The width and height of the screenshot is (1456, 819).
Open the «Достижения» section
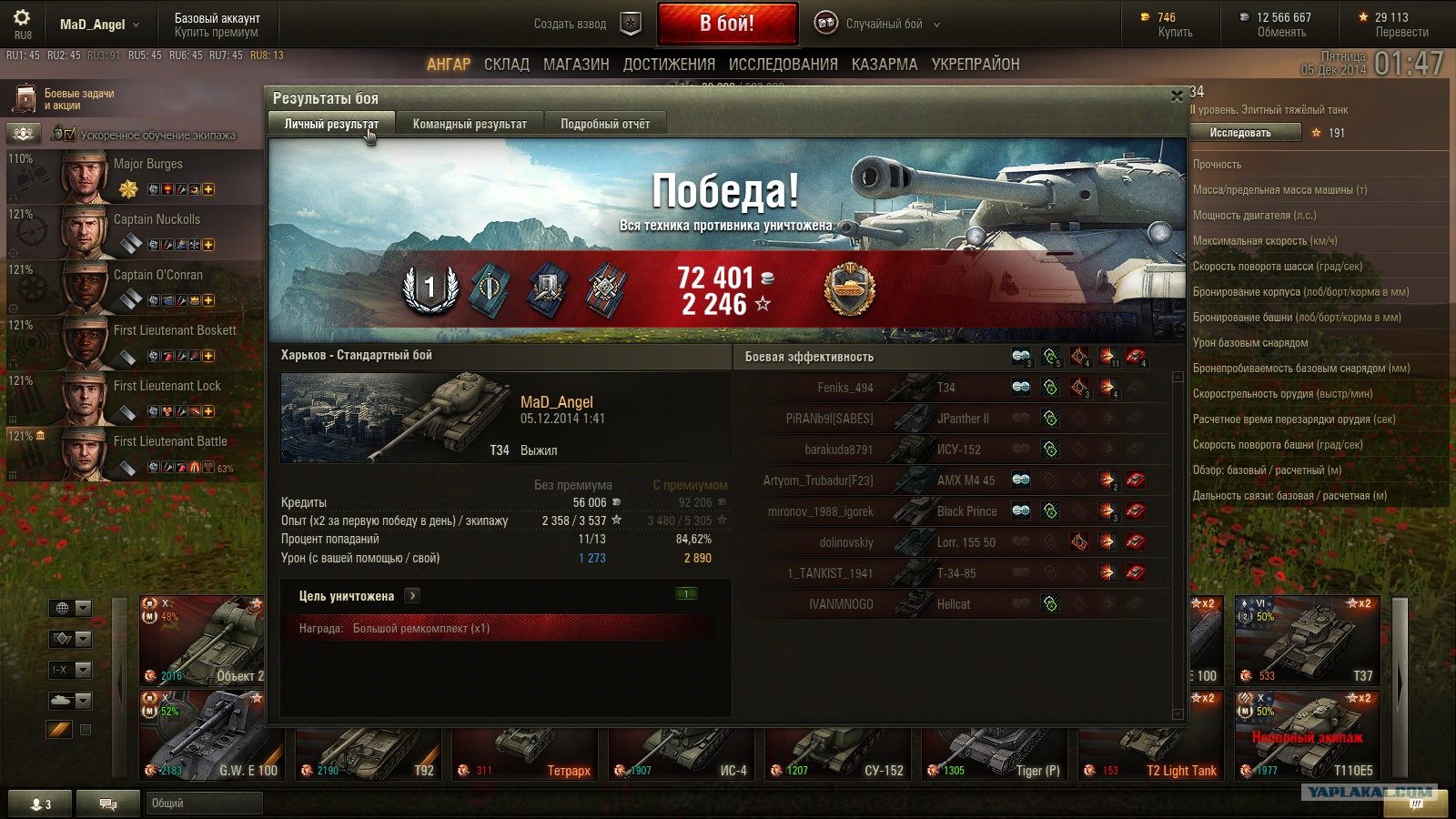[x=669, y=65]
